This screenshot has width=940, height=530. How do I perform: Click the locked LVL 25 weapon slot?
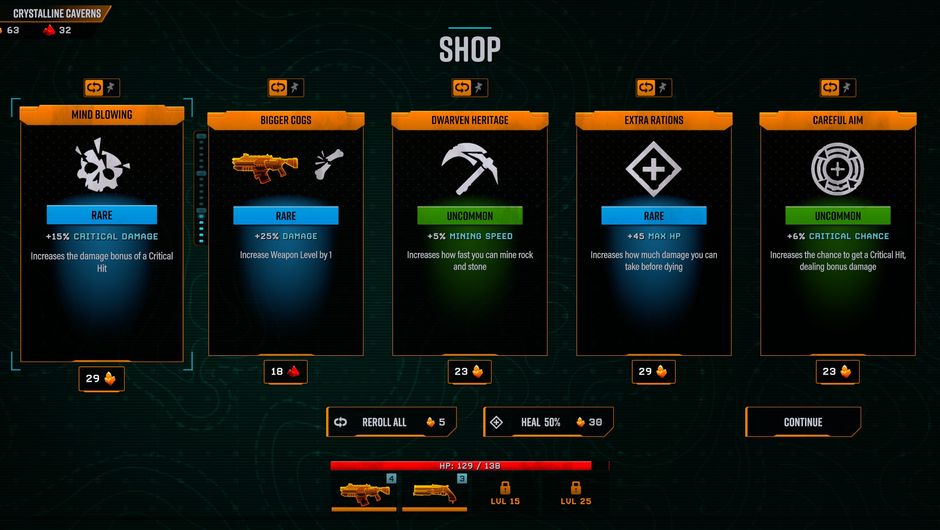575,492
